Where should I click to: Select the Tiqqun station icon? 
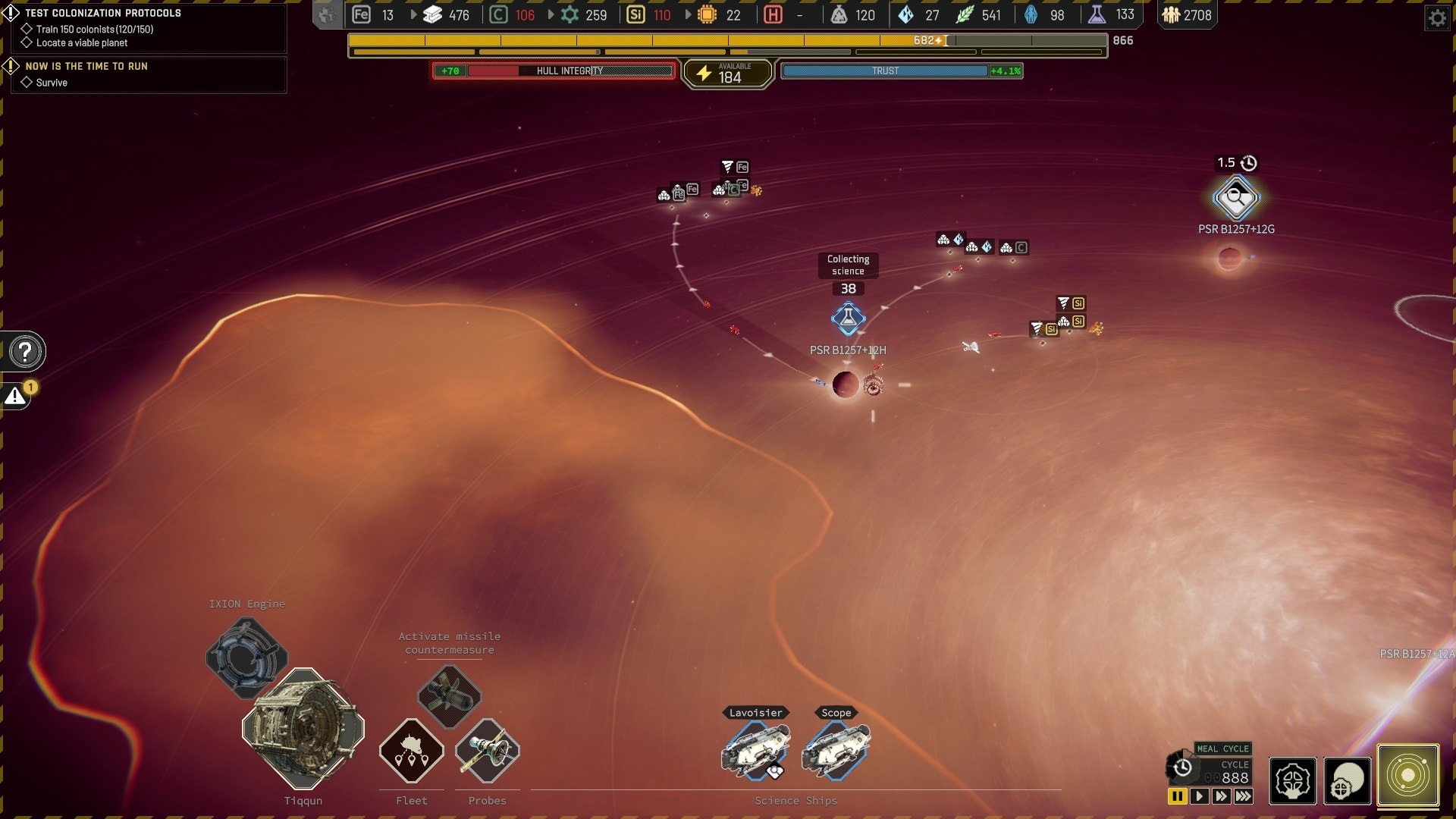(303, 729)
